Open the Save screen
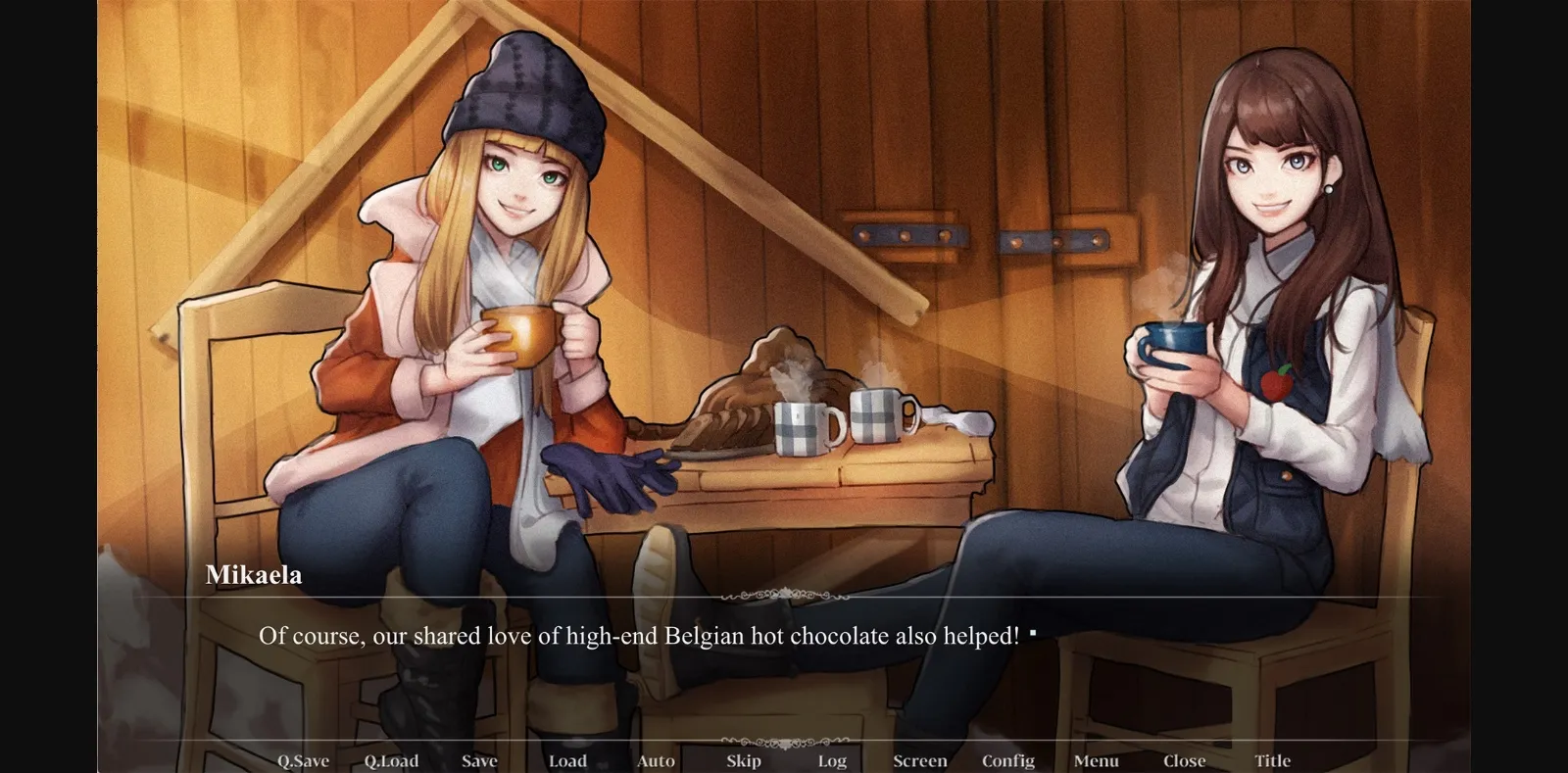 pyautogui.click(x=478, y=760)
